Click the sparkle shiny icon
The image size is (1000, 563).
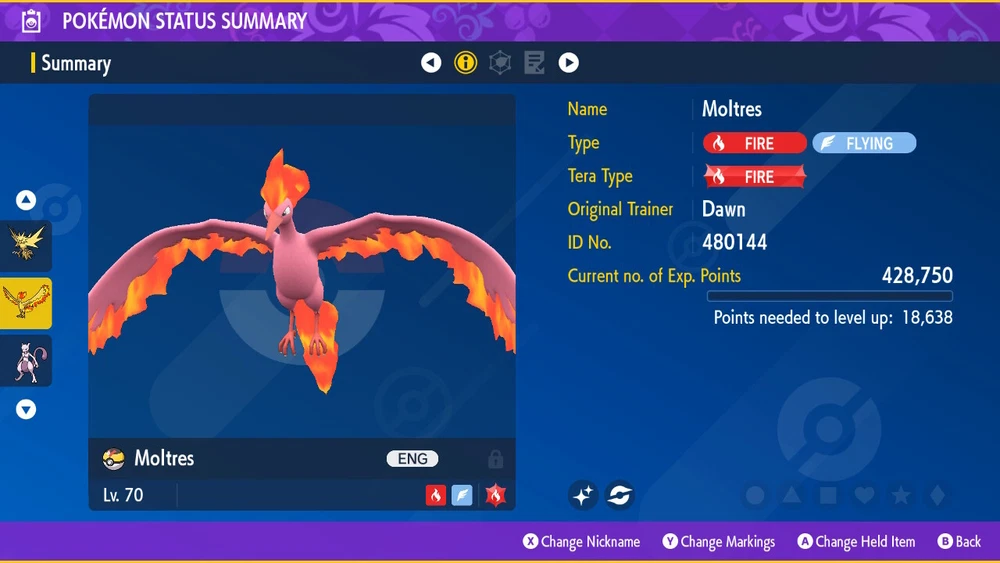click(583, 494)
